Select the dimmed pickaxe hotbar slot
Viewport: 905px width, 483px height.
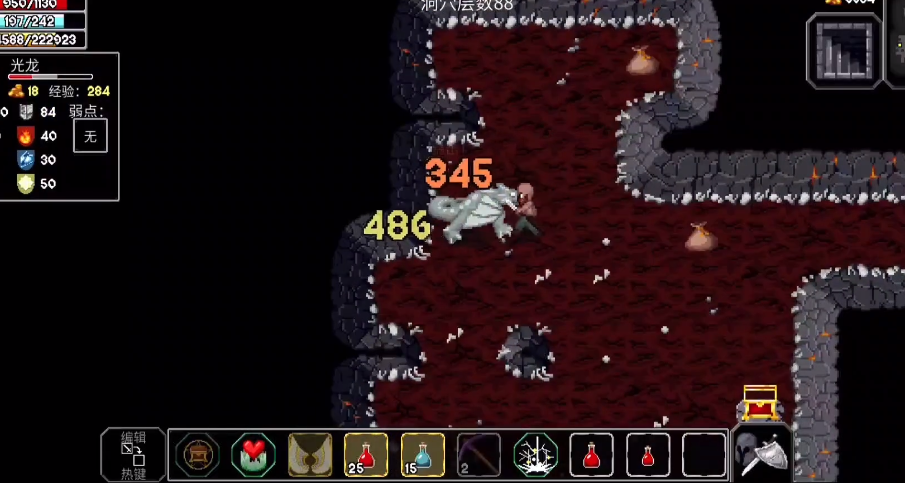479,456
